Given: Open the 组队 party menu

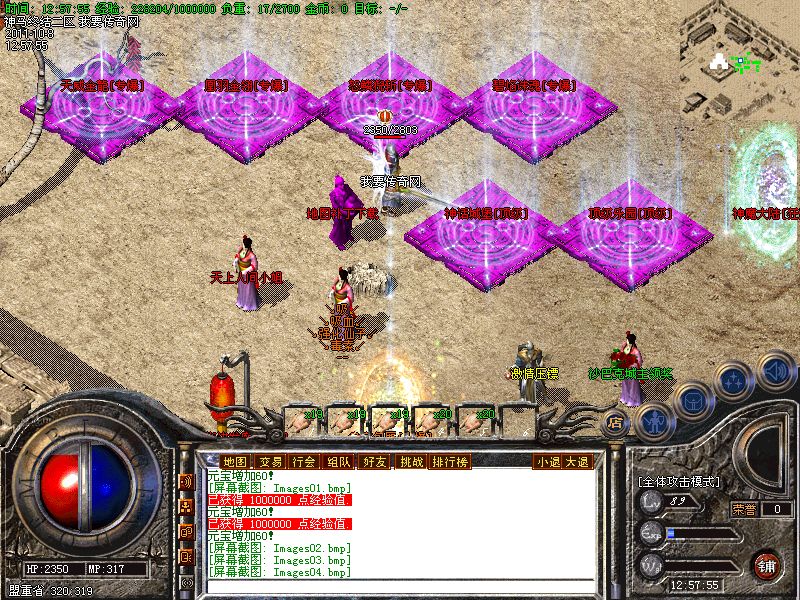Looking at the screenshot, I should click(339, 462).
